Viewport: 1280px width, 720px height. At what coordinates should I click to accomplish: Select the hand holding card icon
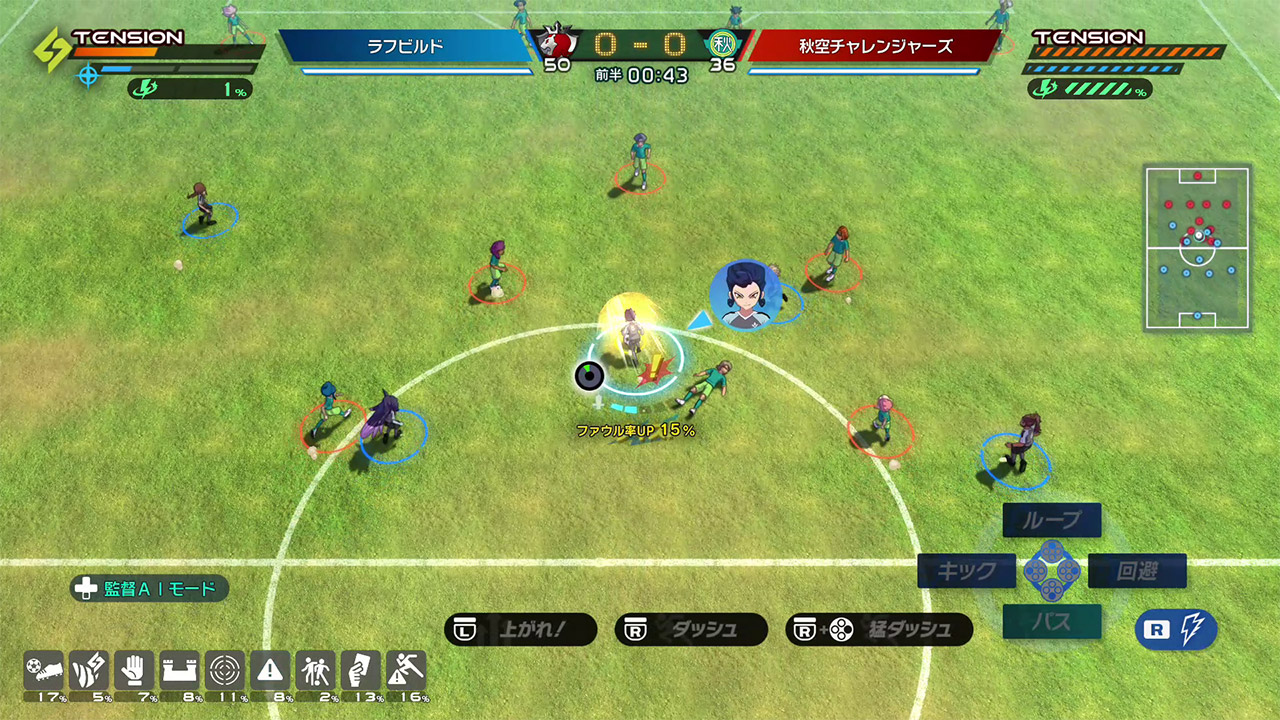point(361,671)
